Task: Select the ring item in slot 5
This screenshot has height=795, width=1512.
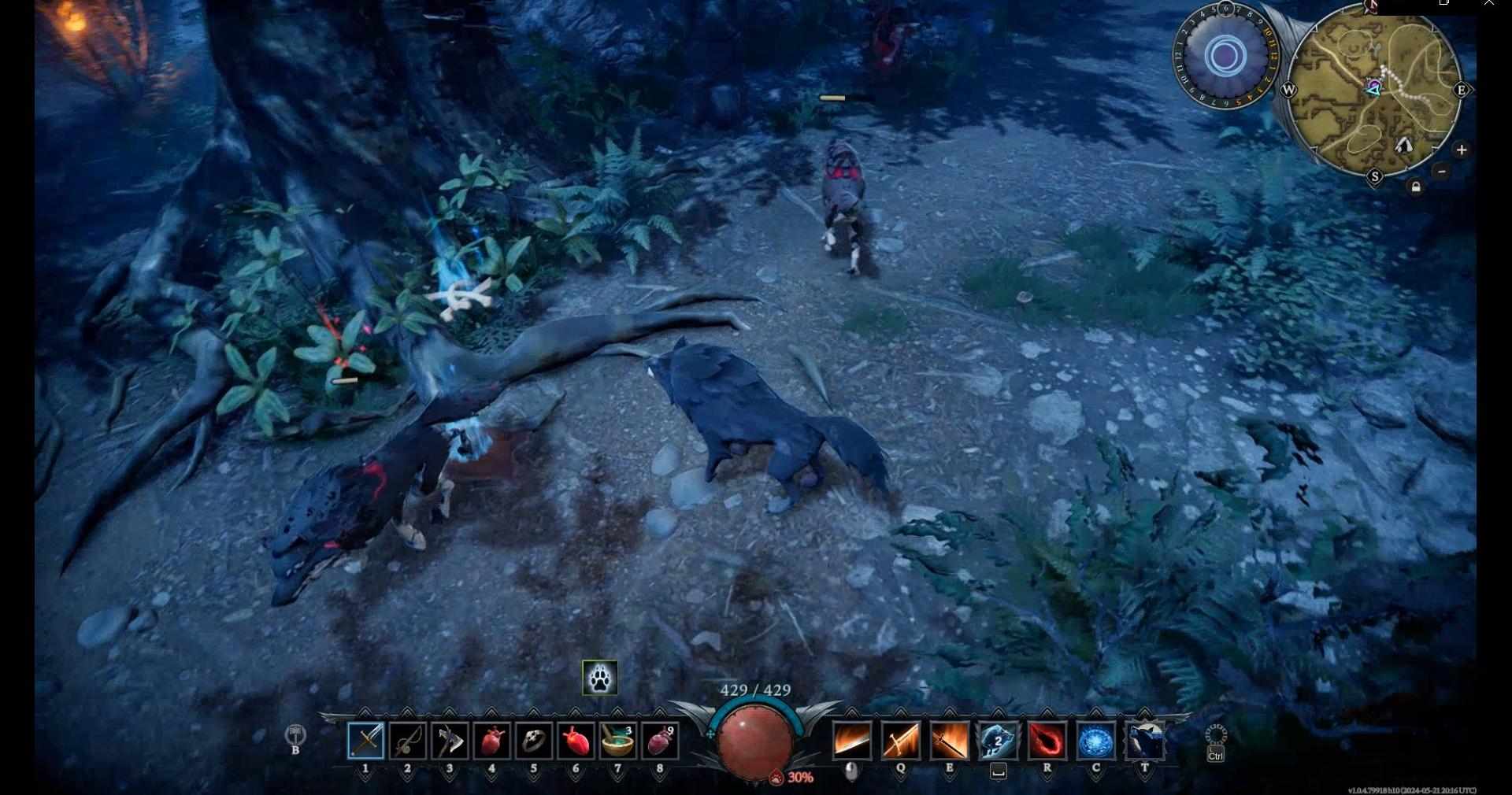Action: pyautogui.click(x=534, y=740)
